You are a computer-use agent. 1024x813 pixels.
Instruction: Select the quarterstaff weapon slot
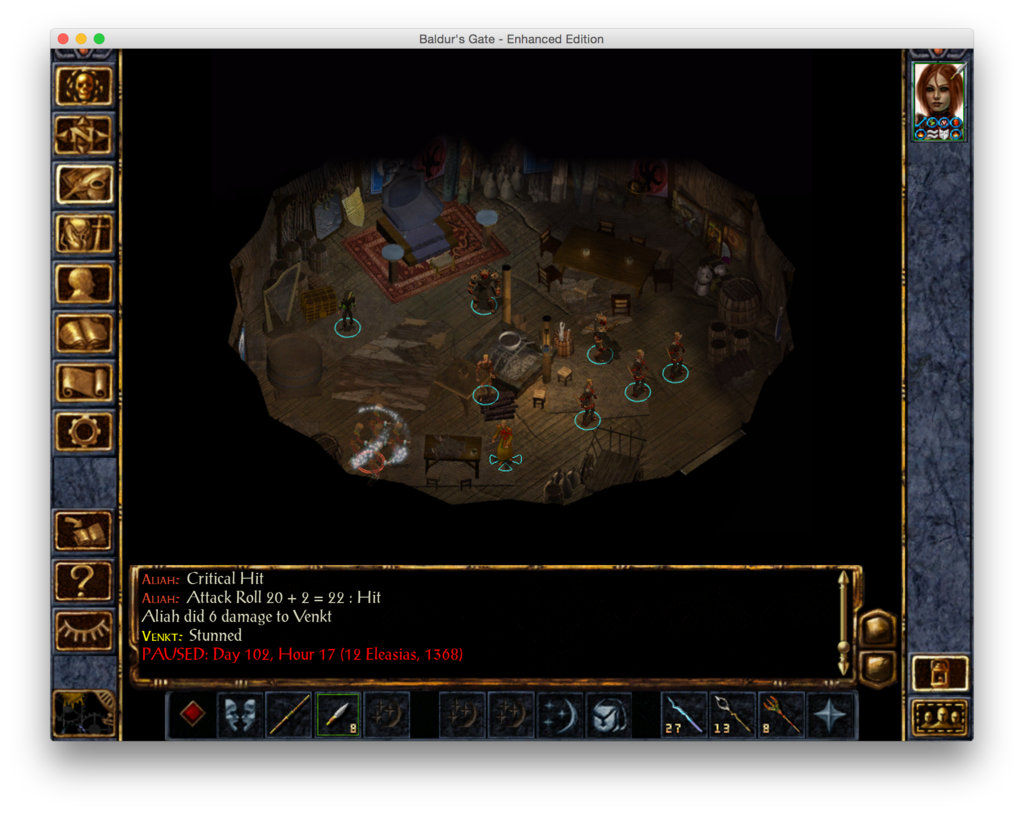click(289, 715)
